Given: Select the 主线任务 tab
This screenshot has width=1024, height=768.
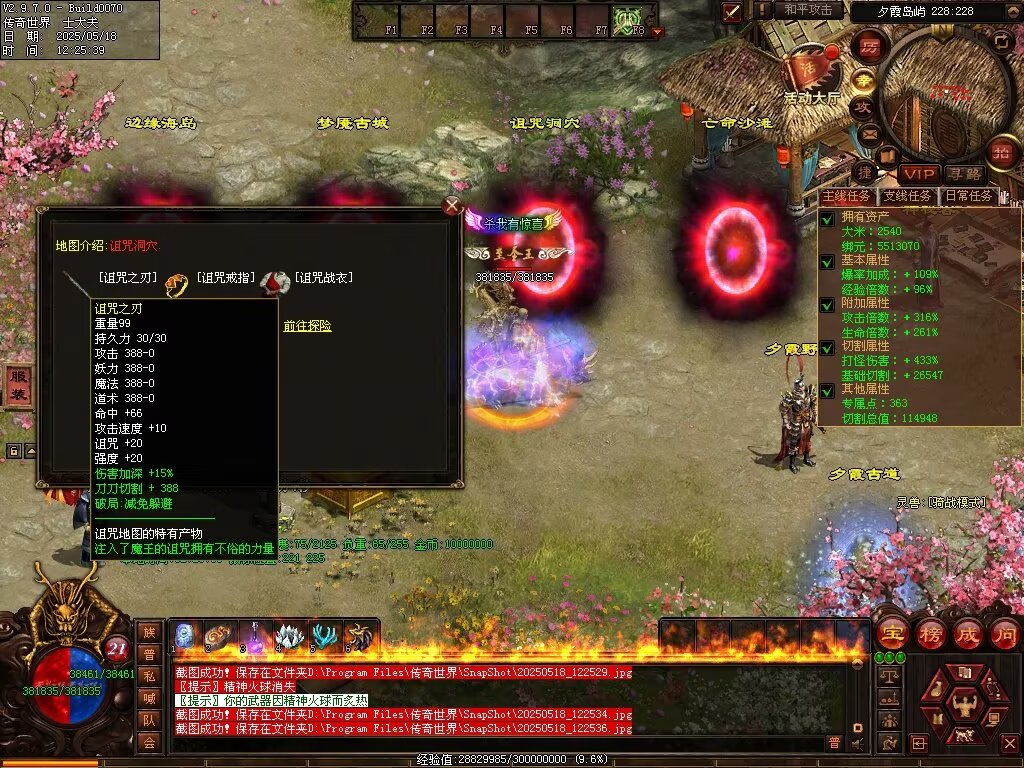Looking at the screenshot, I should pyautogui.click(x=846, y=197).
